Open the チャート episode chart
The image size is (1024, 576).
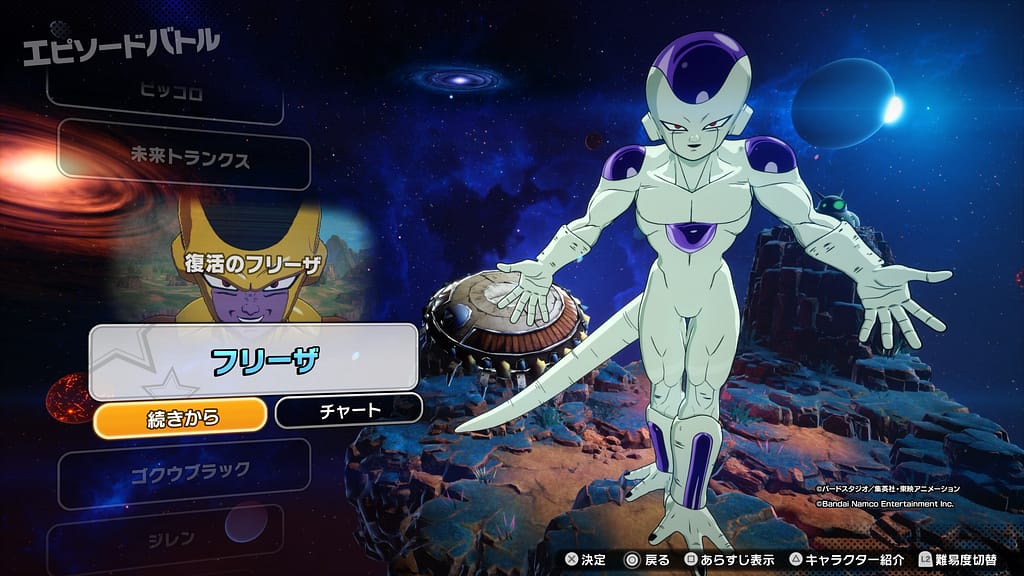(349, 410)
